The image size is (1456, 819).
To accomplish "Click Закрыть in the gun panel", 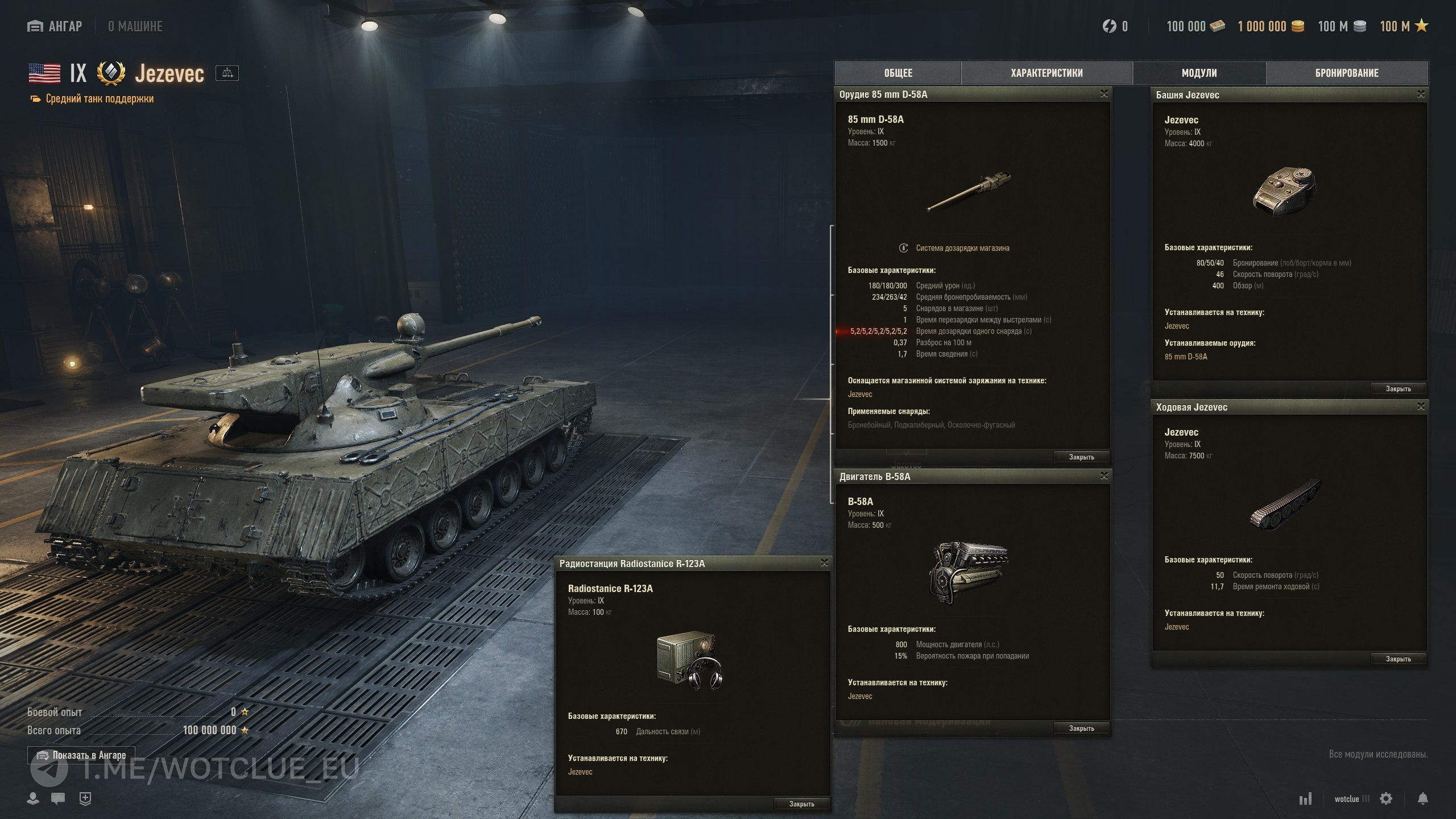I will click(1081, 457).
